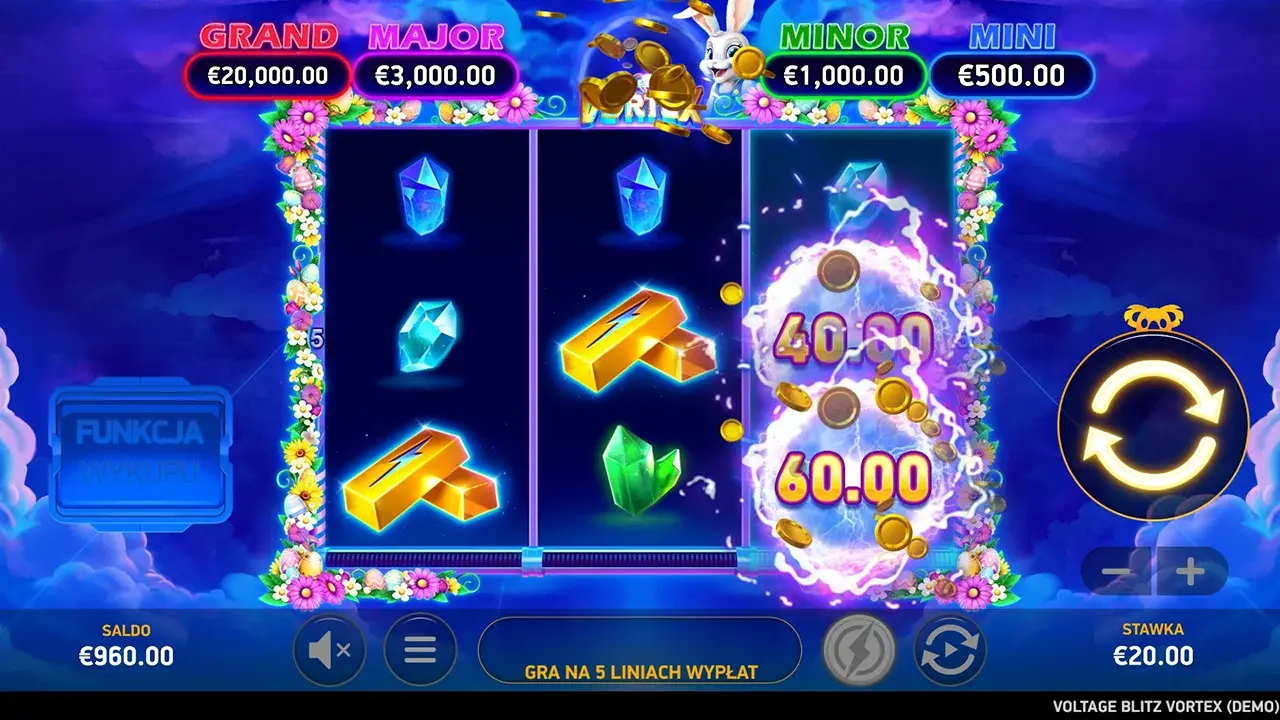Mute the game sound
Screen dimensions: 1280x720
[330, 652]
